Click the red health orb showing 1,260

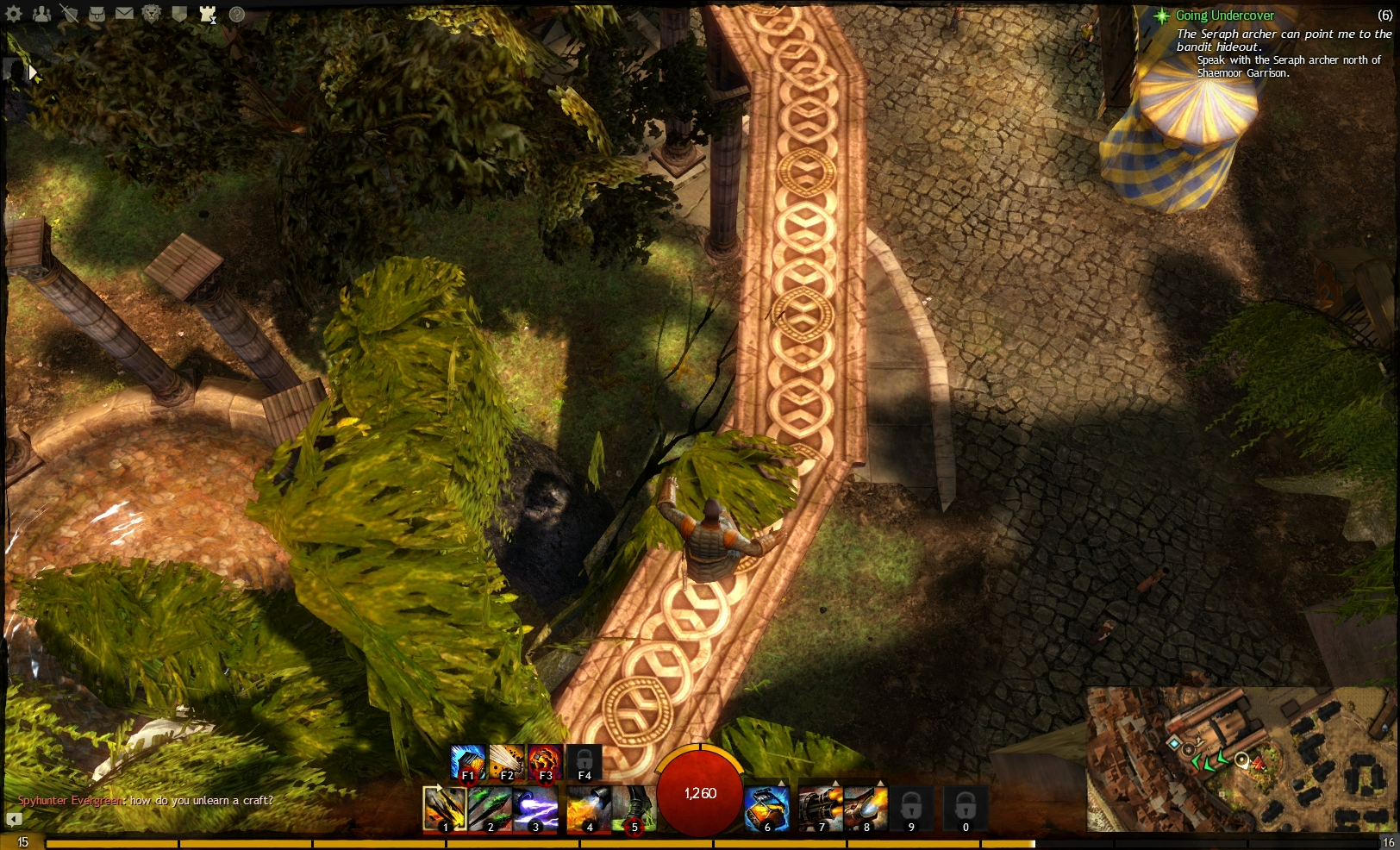[700, 791]
